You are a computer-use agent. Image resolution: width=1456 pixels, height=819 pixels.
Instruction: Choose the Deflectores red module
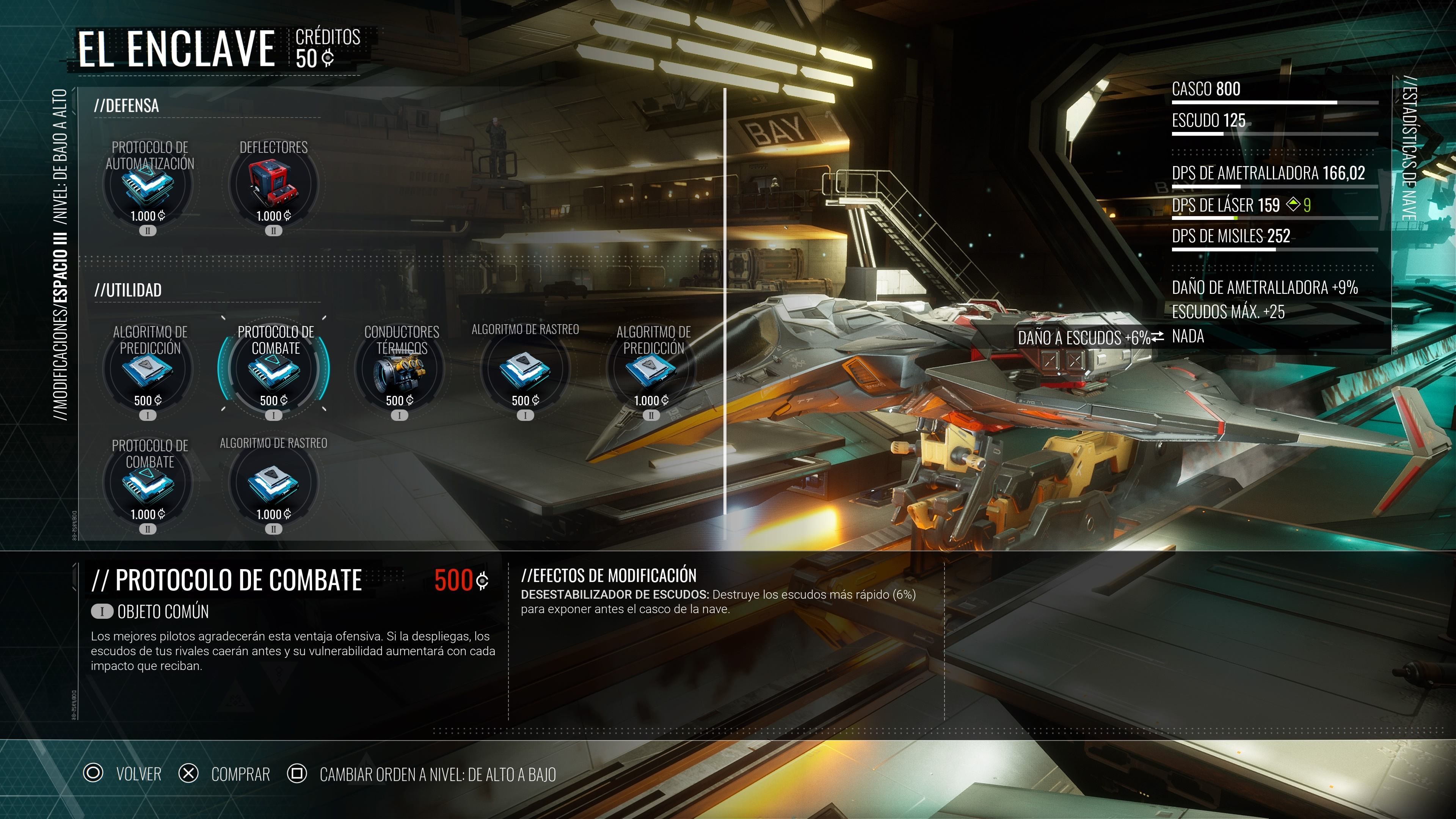coord(273,184)
